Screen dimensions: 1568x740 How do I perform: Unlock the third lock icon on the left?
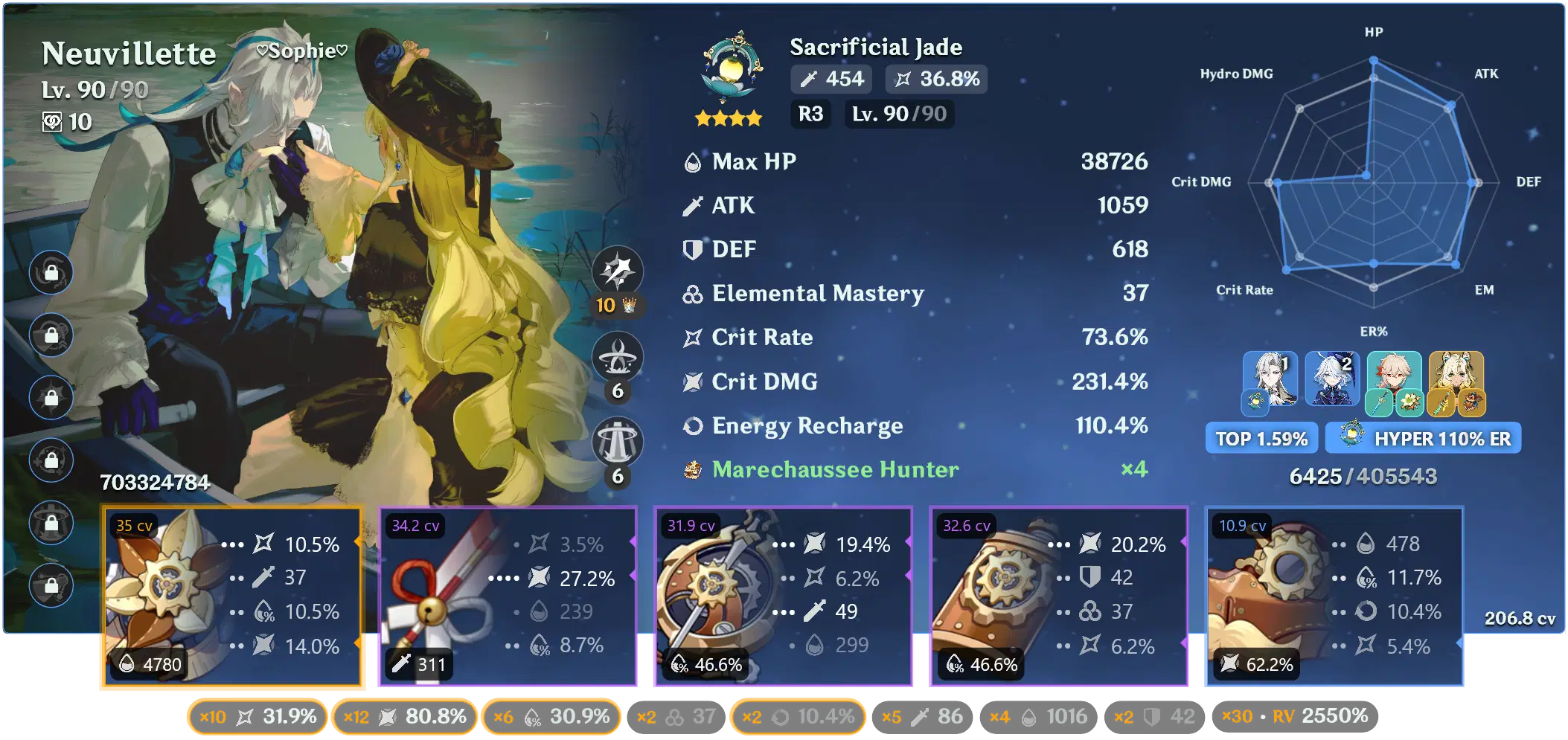click(x=51, y=396)
